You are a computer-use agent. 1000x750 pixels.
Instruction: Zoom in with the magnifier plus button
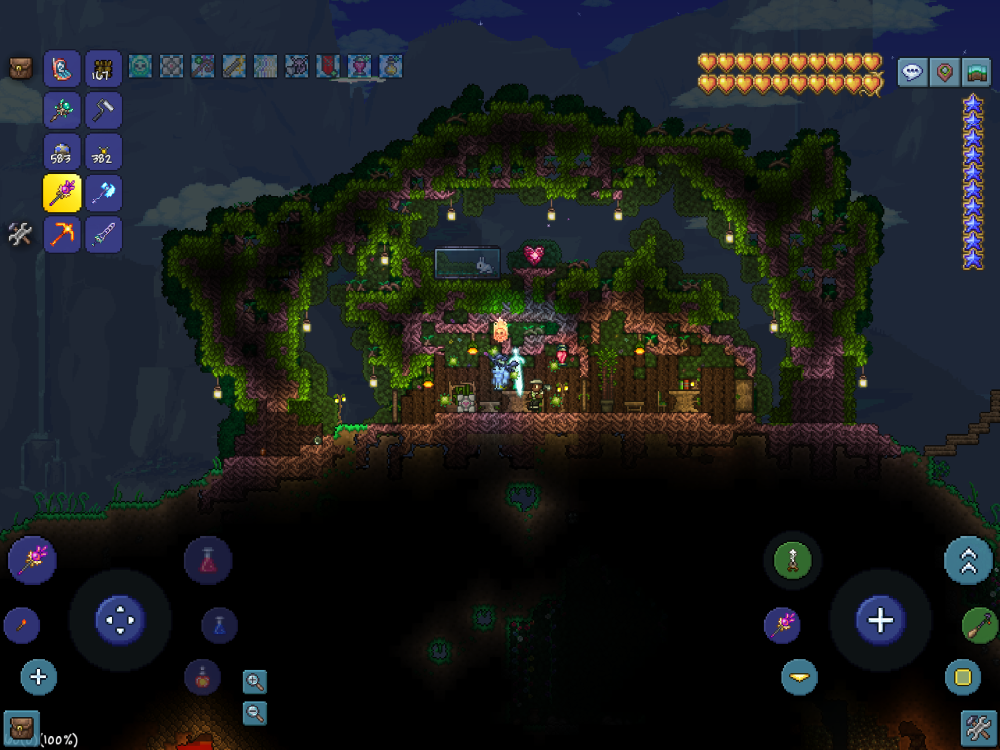[255, 682]
